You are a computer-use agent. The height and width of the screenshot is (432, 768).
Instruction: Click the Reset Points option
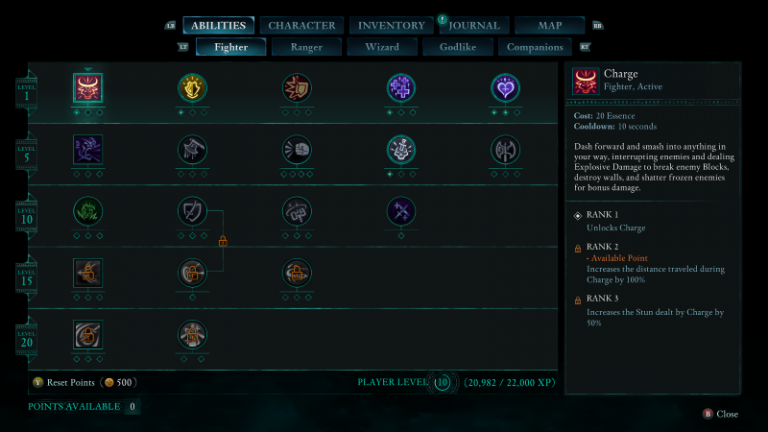point(70,382)
